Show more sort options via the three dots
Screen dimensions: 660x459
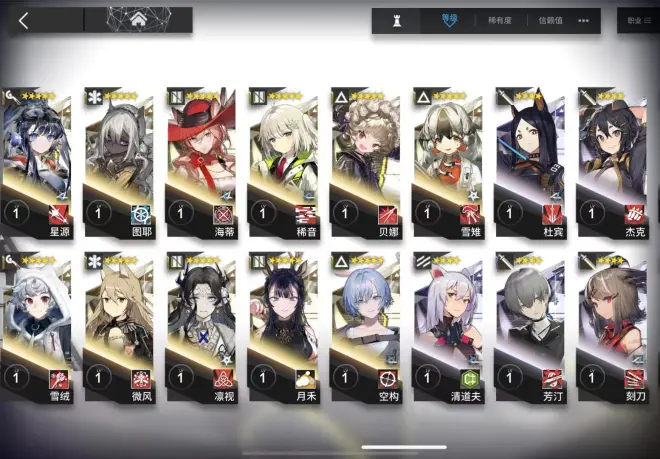(x=584, y=20)
